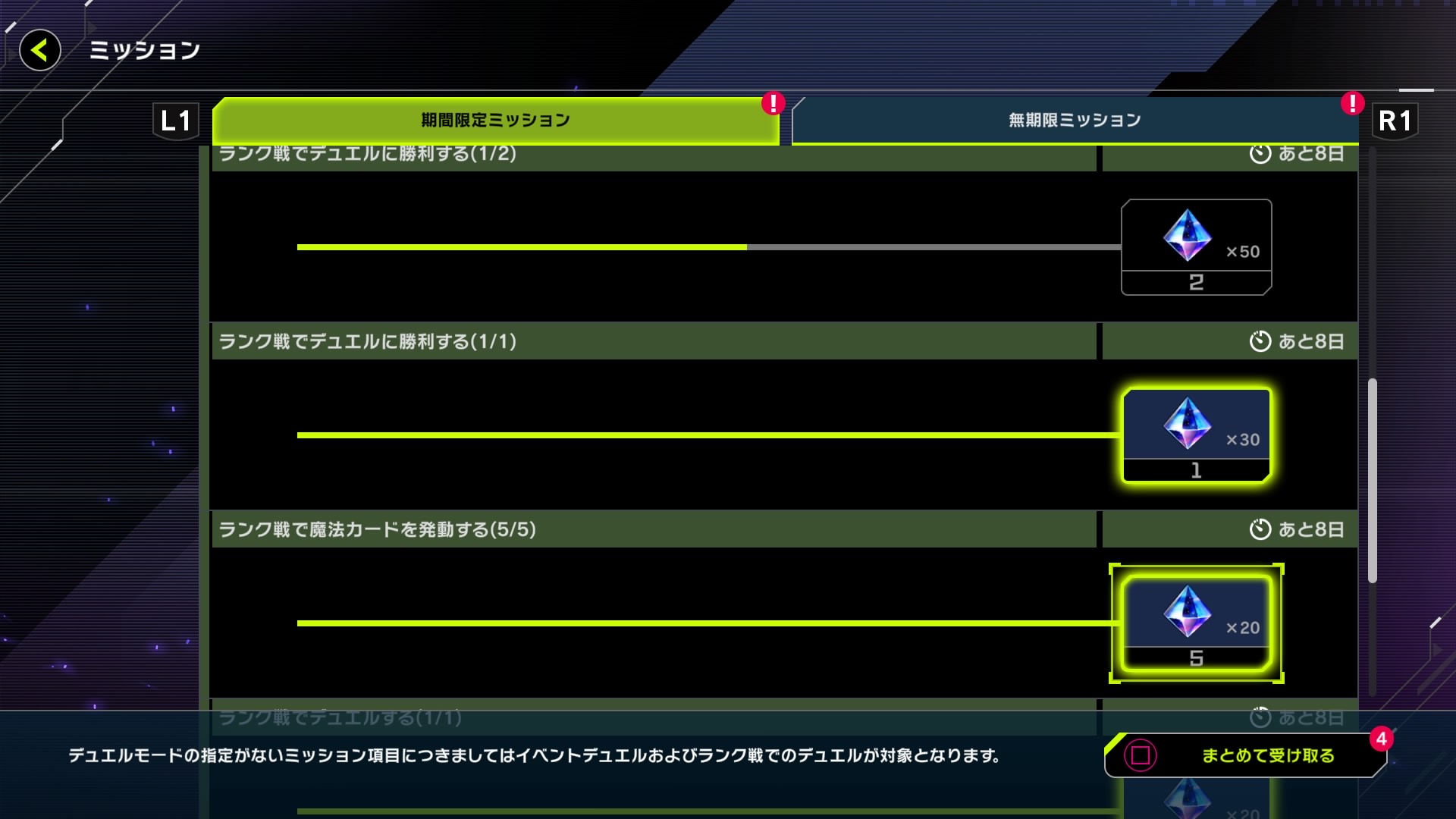Viewport: 1456px width, 819px height.
Task: Click the timer icon on the 魔法カード mission
Action: (x=1259, y=529)
